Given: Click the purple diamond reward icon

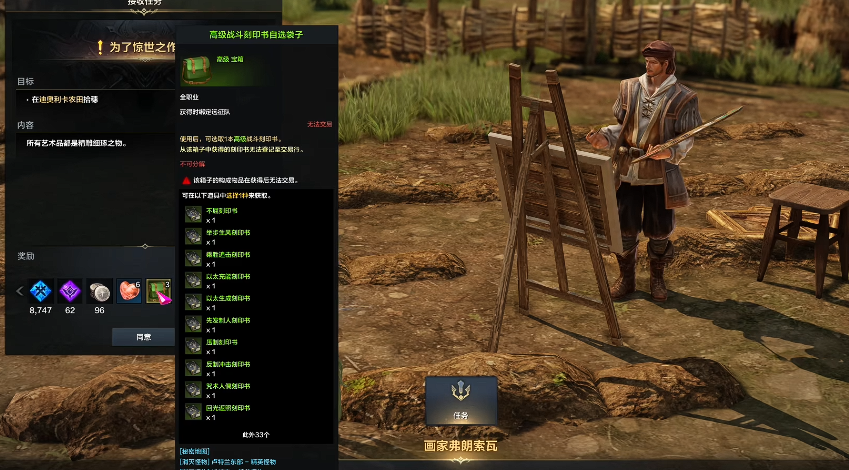Looking at the screenshot, I should pyautogui.click(x=71, y=291).
